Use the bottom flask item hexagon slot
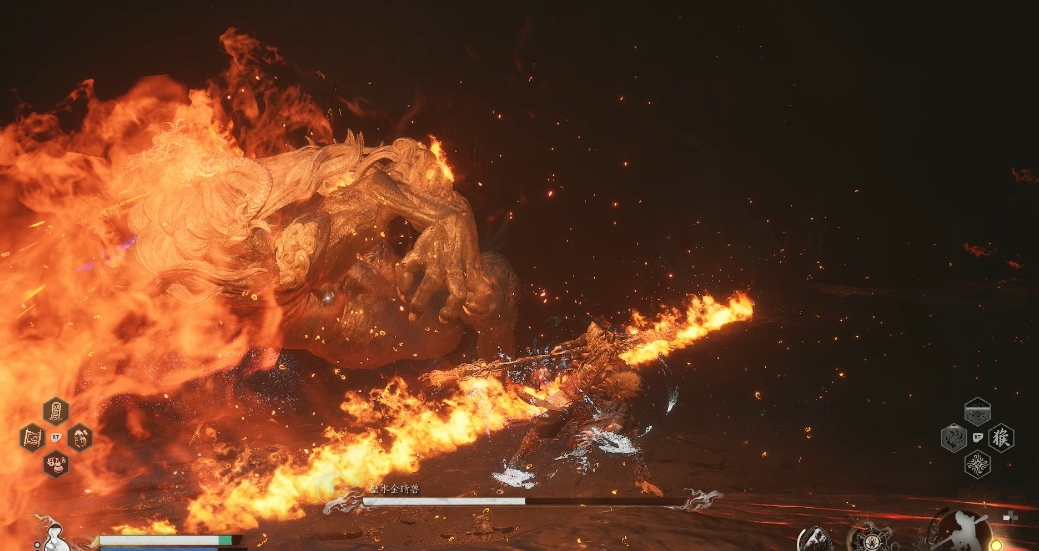Viewport: 1039px width, 551px height. (56, 463)
